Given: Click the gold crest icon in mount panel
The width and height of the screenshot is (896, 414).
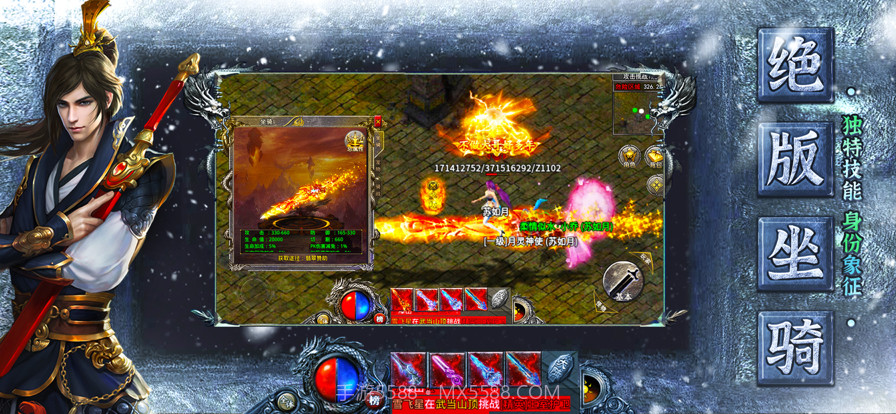Looking at the screenshot, I should [x=355, y=140].
